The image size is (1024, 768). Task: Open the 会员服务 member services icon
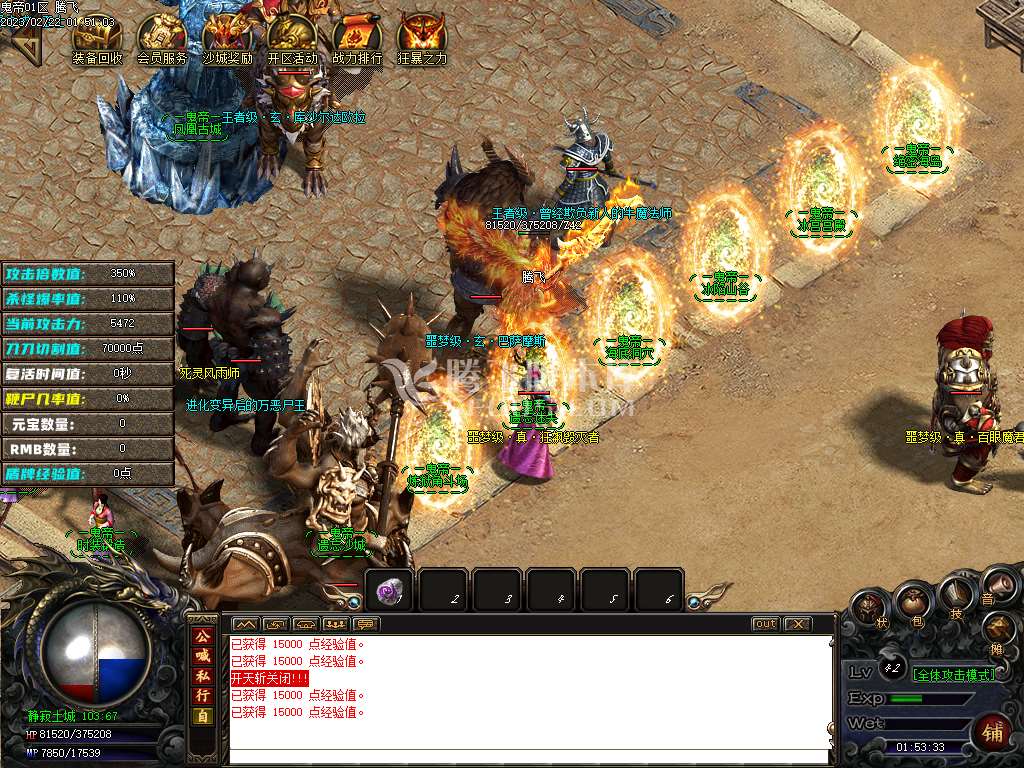coord(162,38)
